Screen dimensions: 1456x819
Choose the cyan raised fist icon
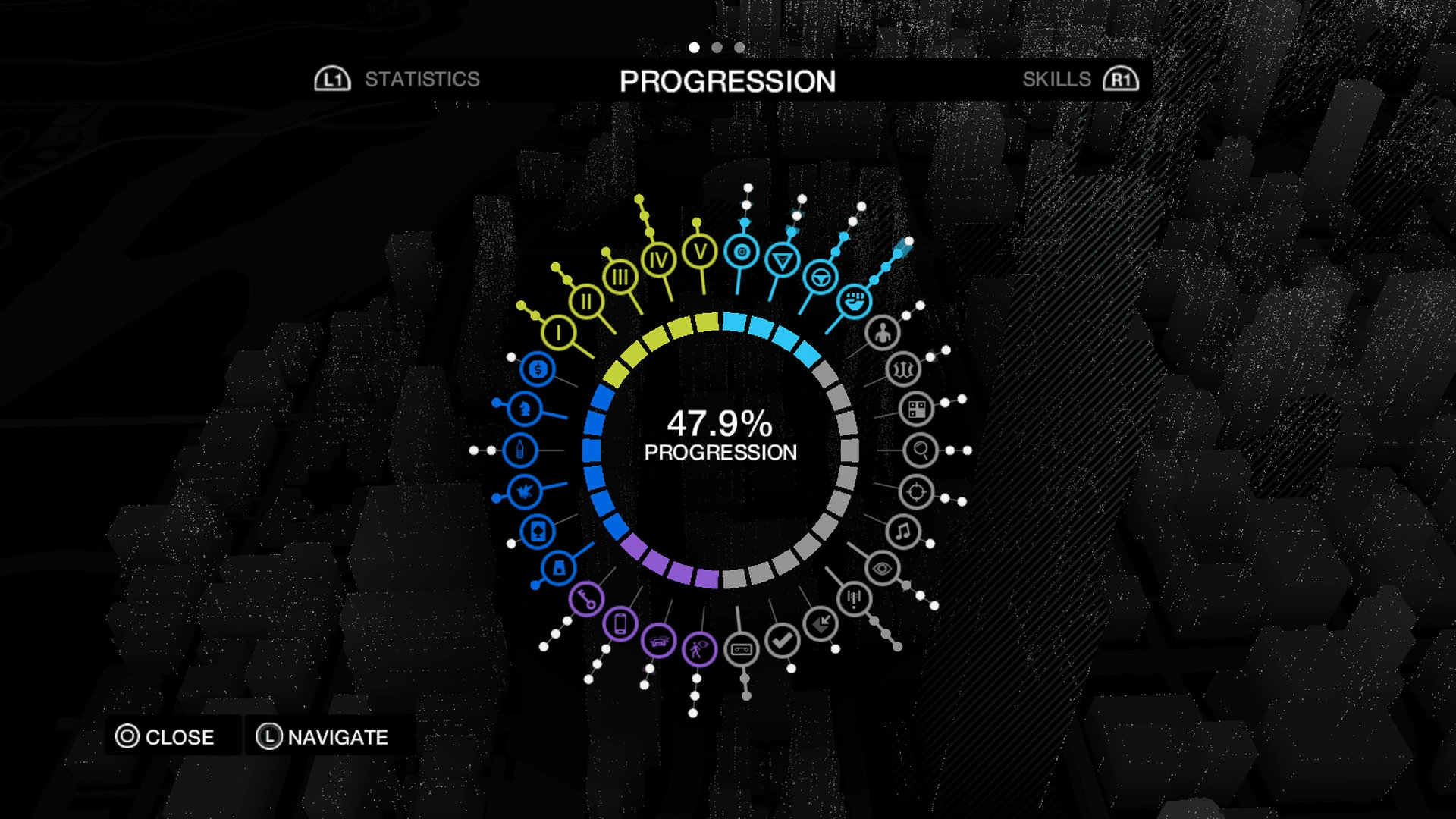click(x=855, y=301)
